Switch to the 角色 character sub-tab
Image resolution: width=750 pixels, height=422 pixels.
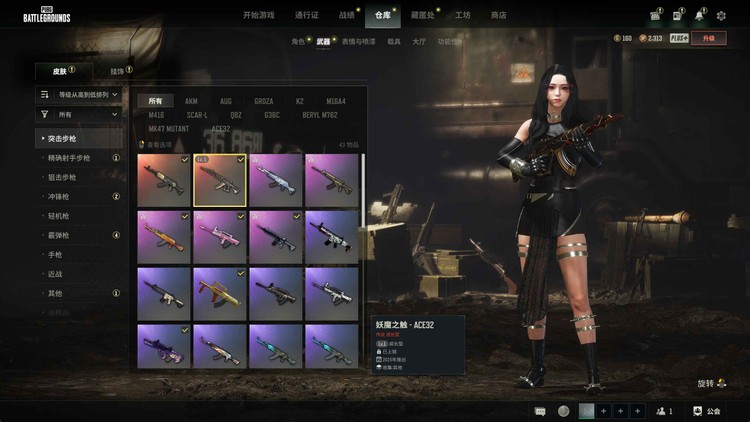(x=298, y=42)
